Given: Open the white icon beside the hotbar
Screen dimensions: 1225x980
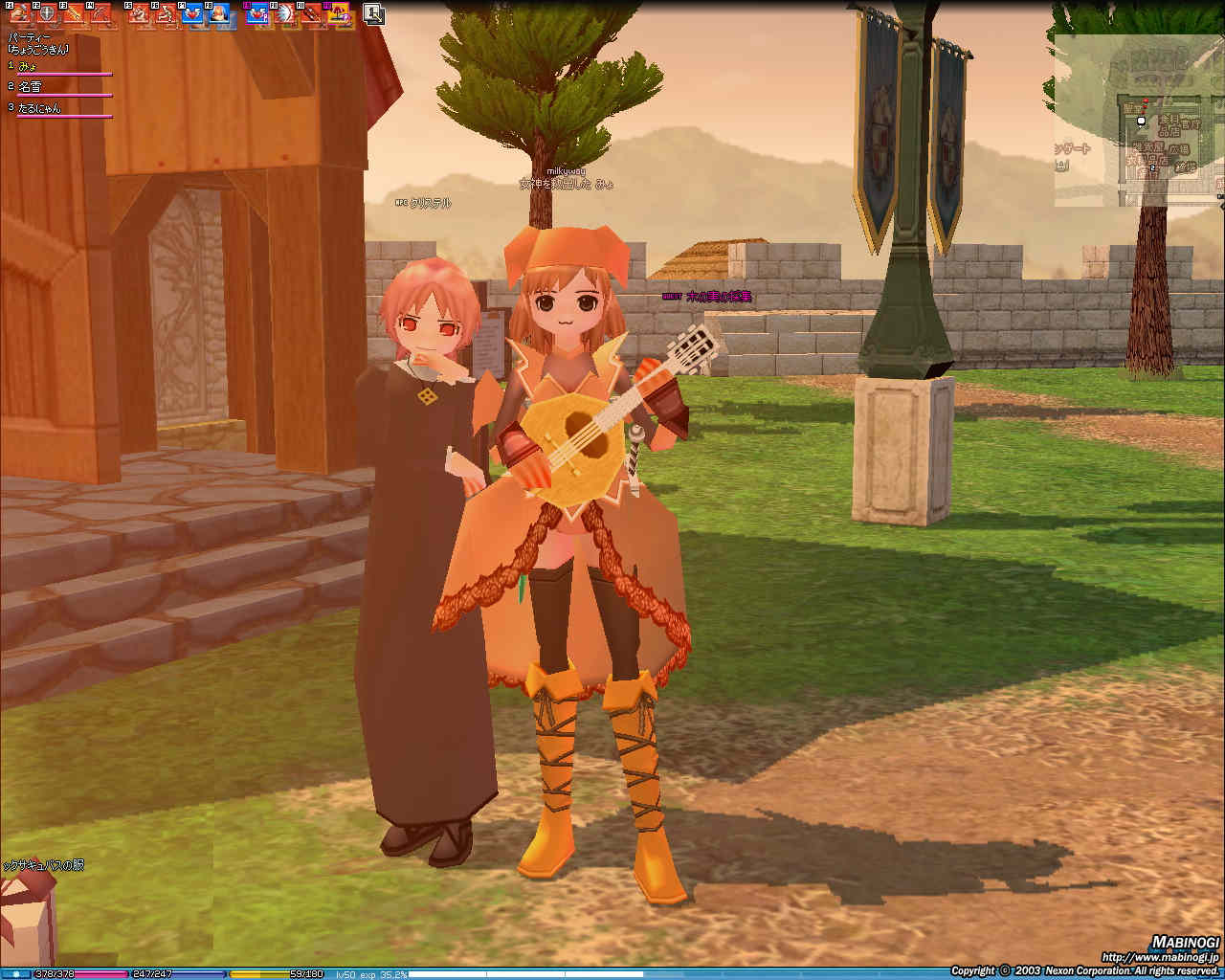Looking at the screenshot, I should coord(373,13).
